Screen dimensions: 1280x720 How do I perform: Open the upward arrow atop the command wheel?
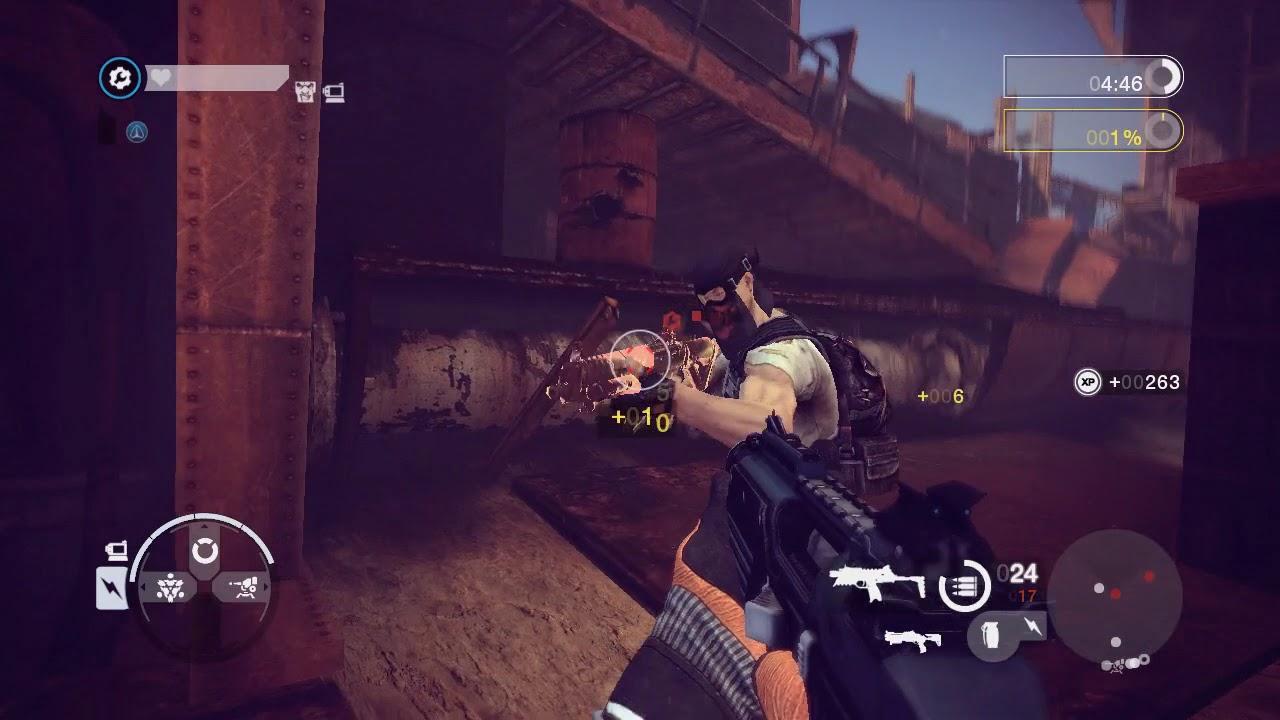[205, 526]
